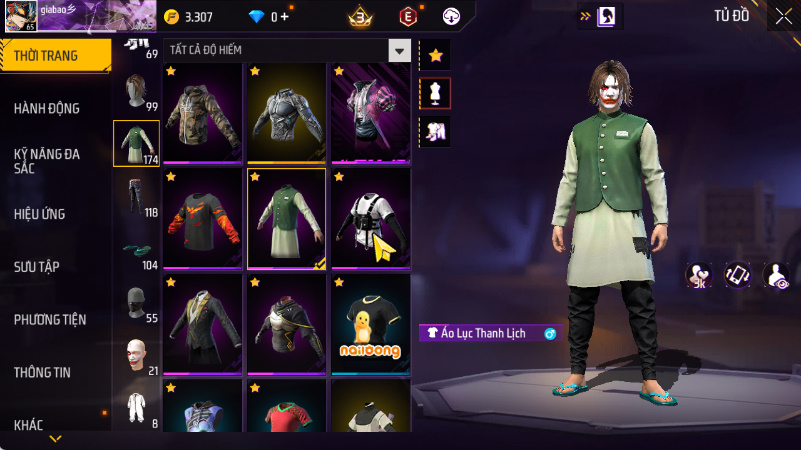The image size is (801, 450).
Task: Switch to the pants category with 118 items
Action: coord(136,197)
